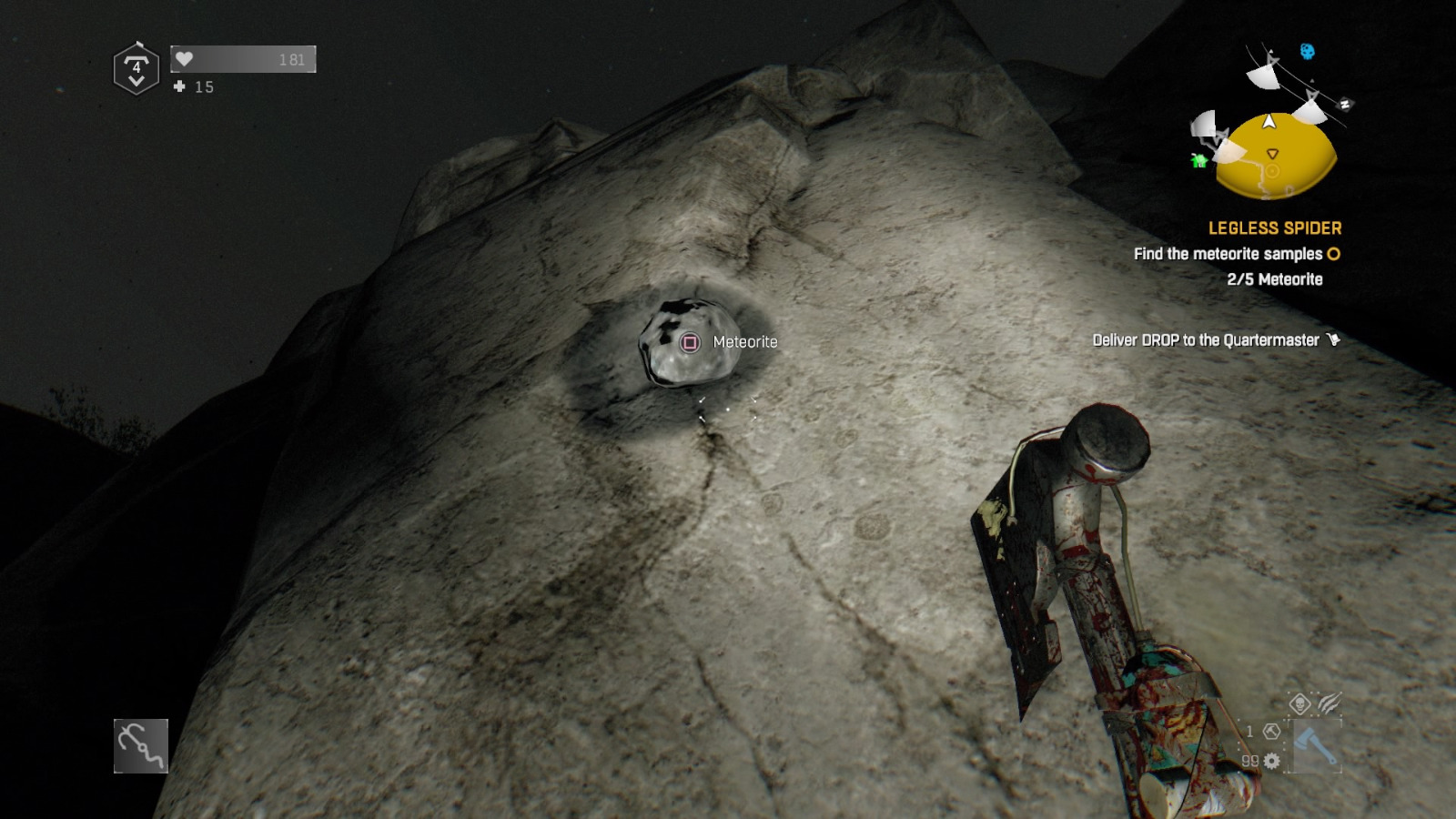Click the repair hammer hexagon icon
Image resolution: width=1456 pixels, height=819 pixels.
click(x=1272, y=731)
